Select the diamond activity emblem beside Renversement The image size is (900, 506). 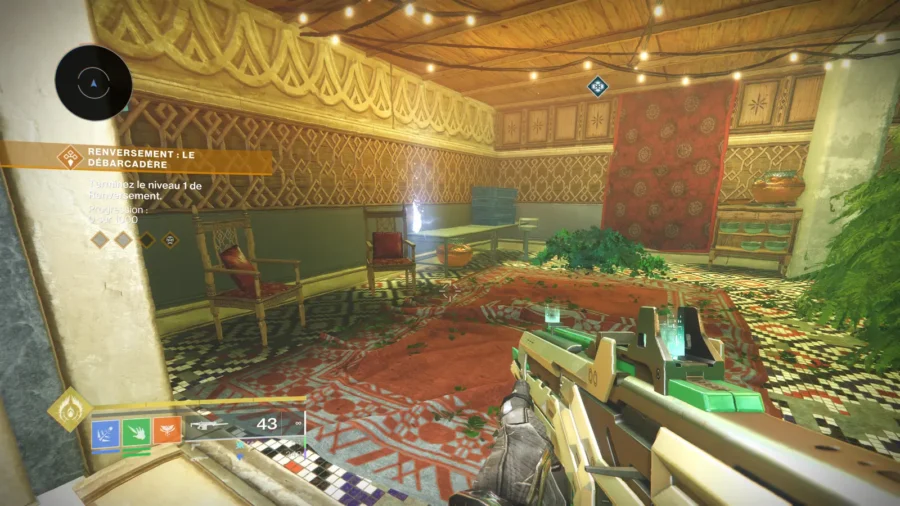point(69,157)
